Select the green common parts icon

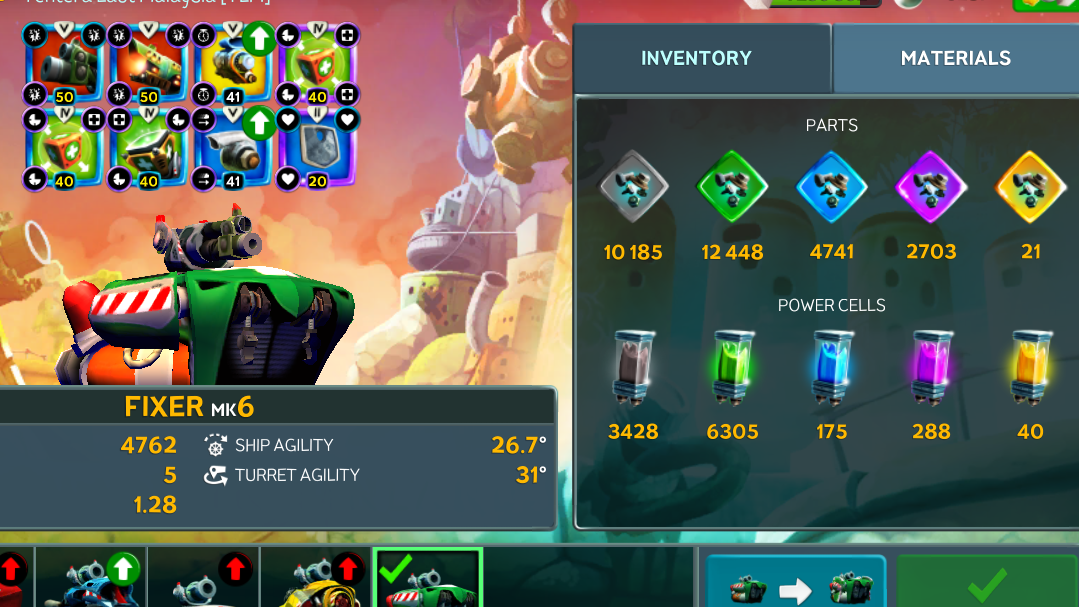click(732, 186)
